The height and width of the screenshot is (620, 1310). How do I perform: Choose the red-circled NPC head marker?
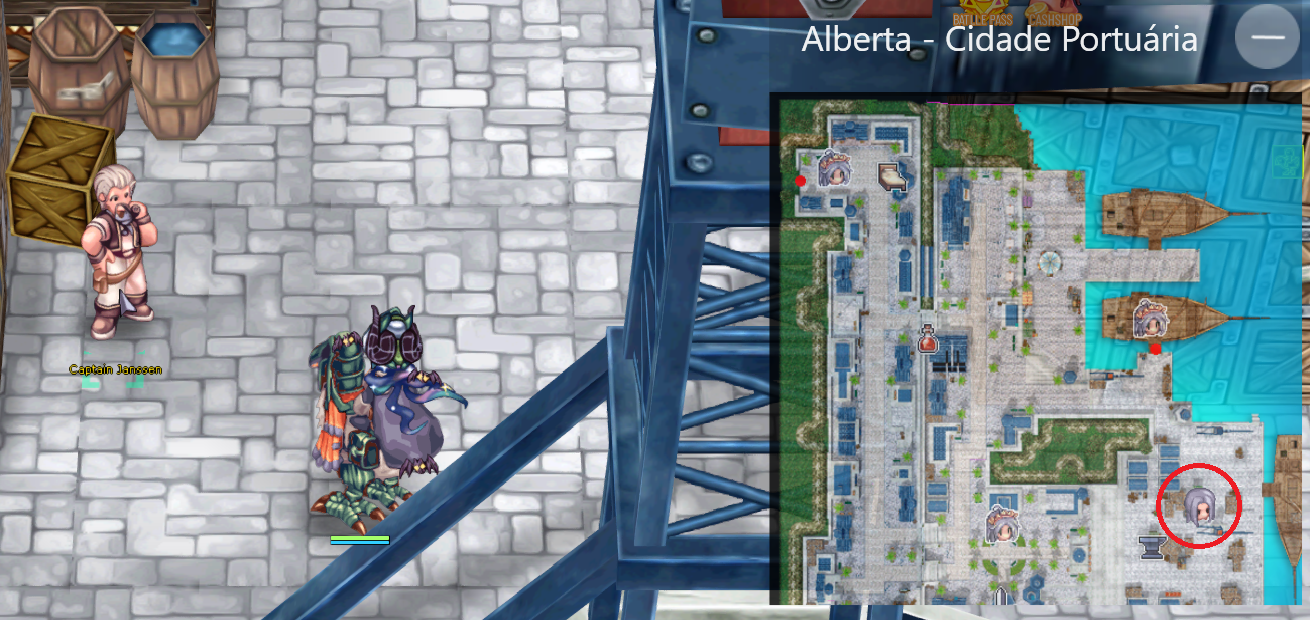[1197, 506]
